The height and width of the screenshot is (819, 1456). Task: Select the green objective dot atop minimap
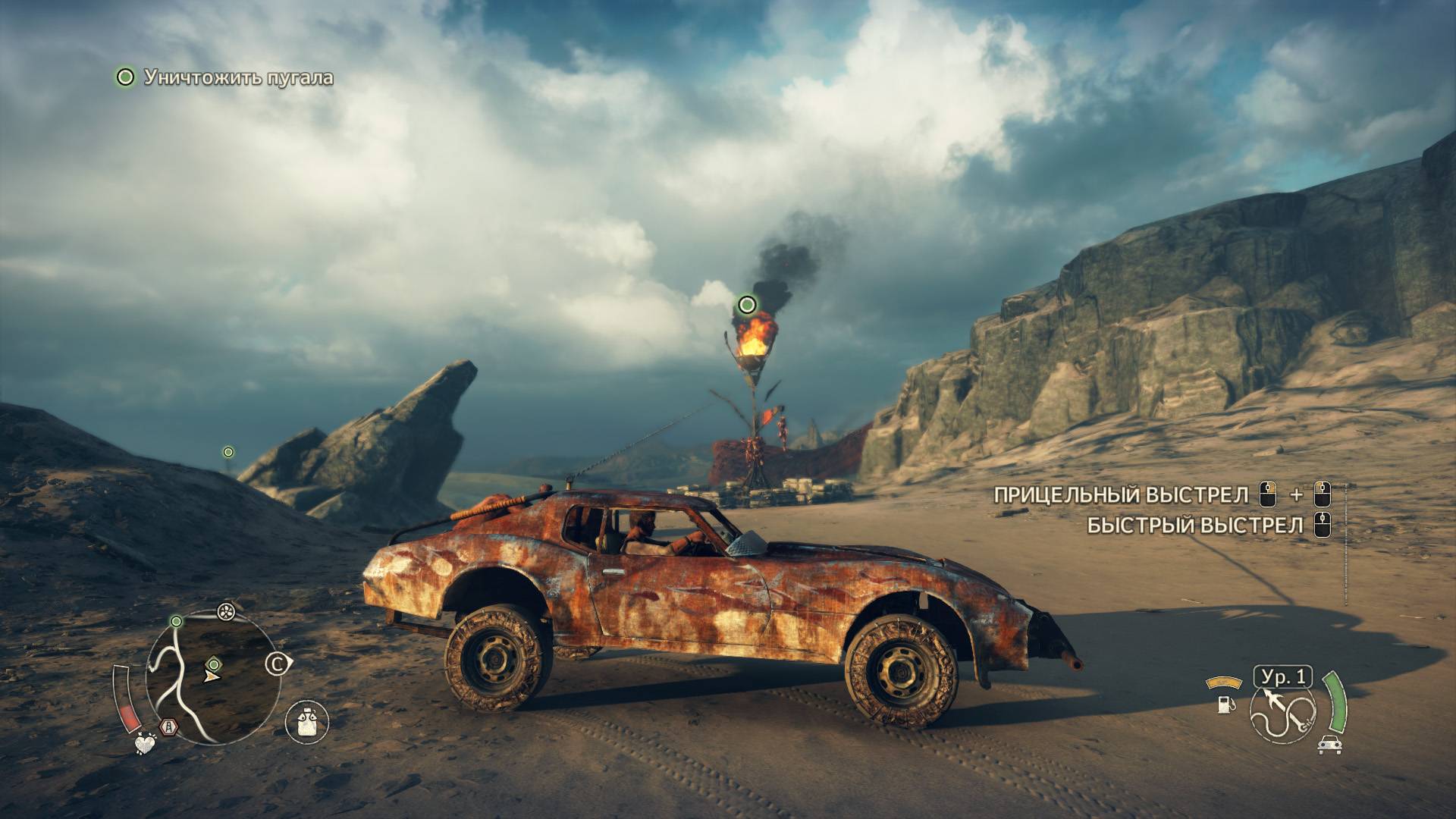[177, 621]
